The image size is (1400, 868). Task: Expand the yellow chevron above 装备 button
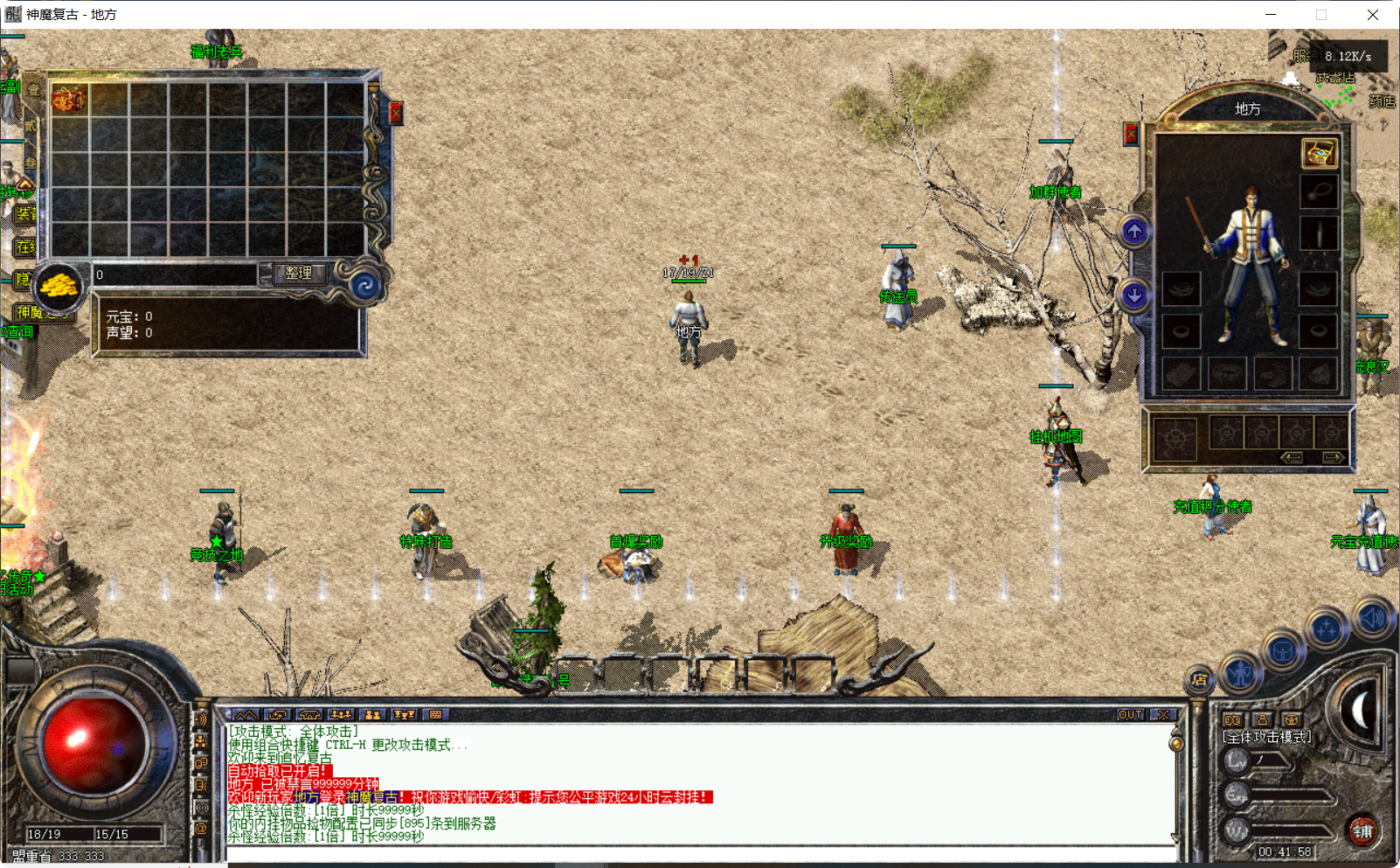tap(25, 183)
